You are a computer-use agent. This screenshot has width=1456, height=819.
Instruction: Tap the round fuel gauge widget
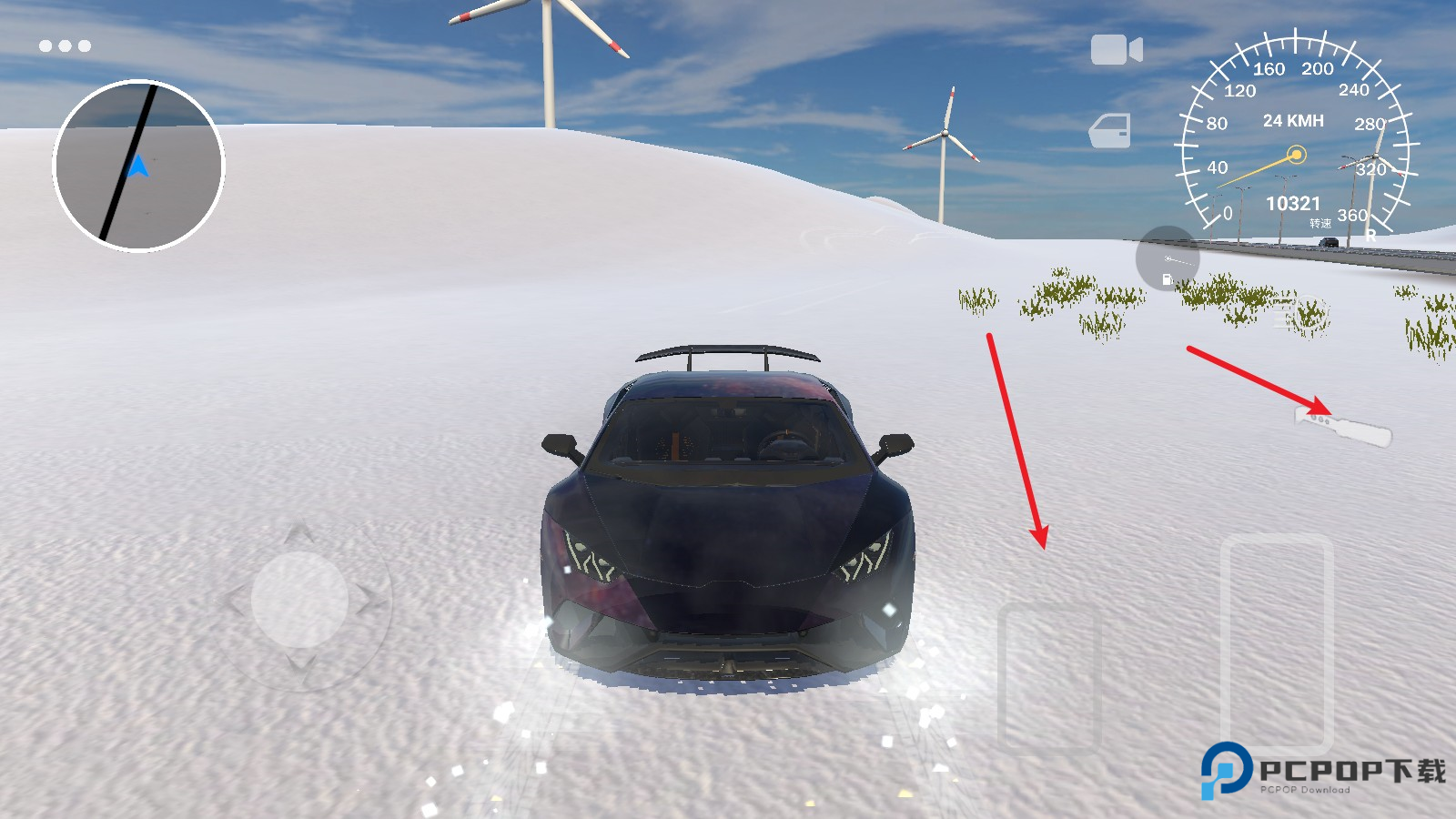click(1168, 259)
